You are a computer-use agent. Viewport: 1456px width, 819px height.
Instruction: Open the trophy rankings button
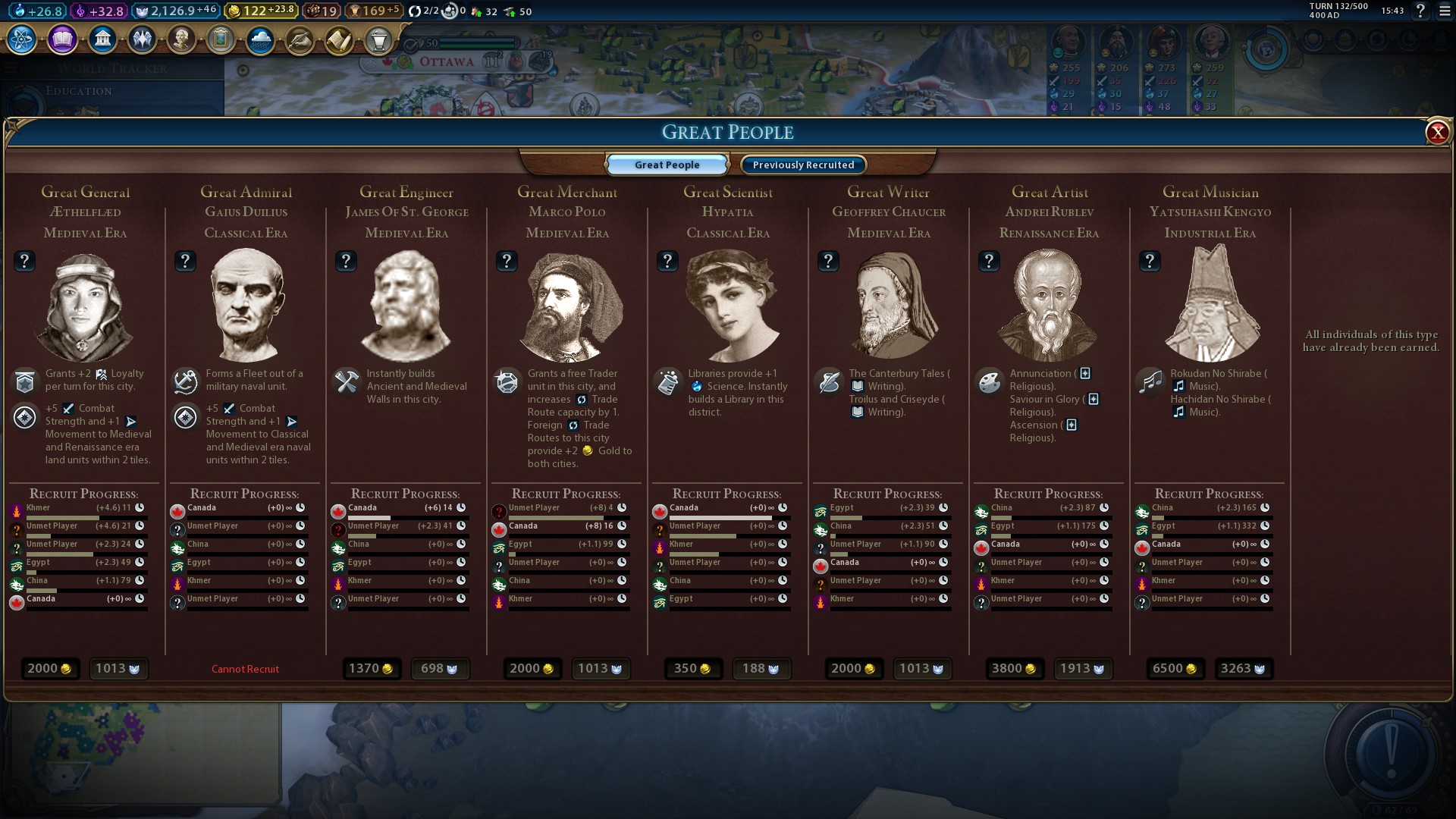[378, 39]
